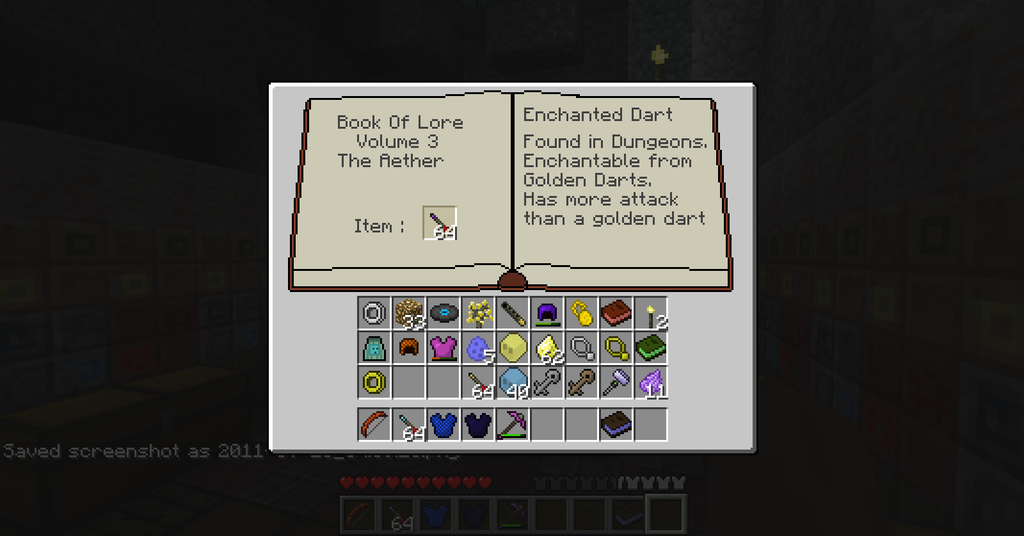Pick up the stack of 2 torches
The width and height of the screenshot is (1024, 536).
[x=650, y=313]
